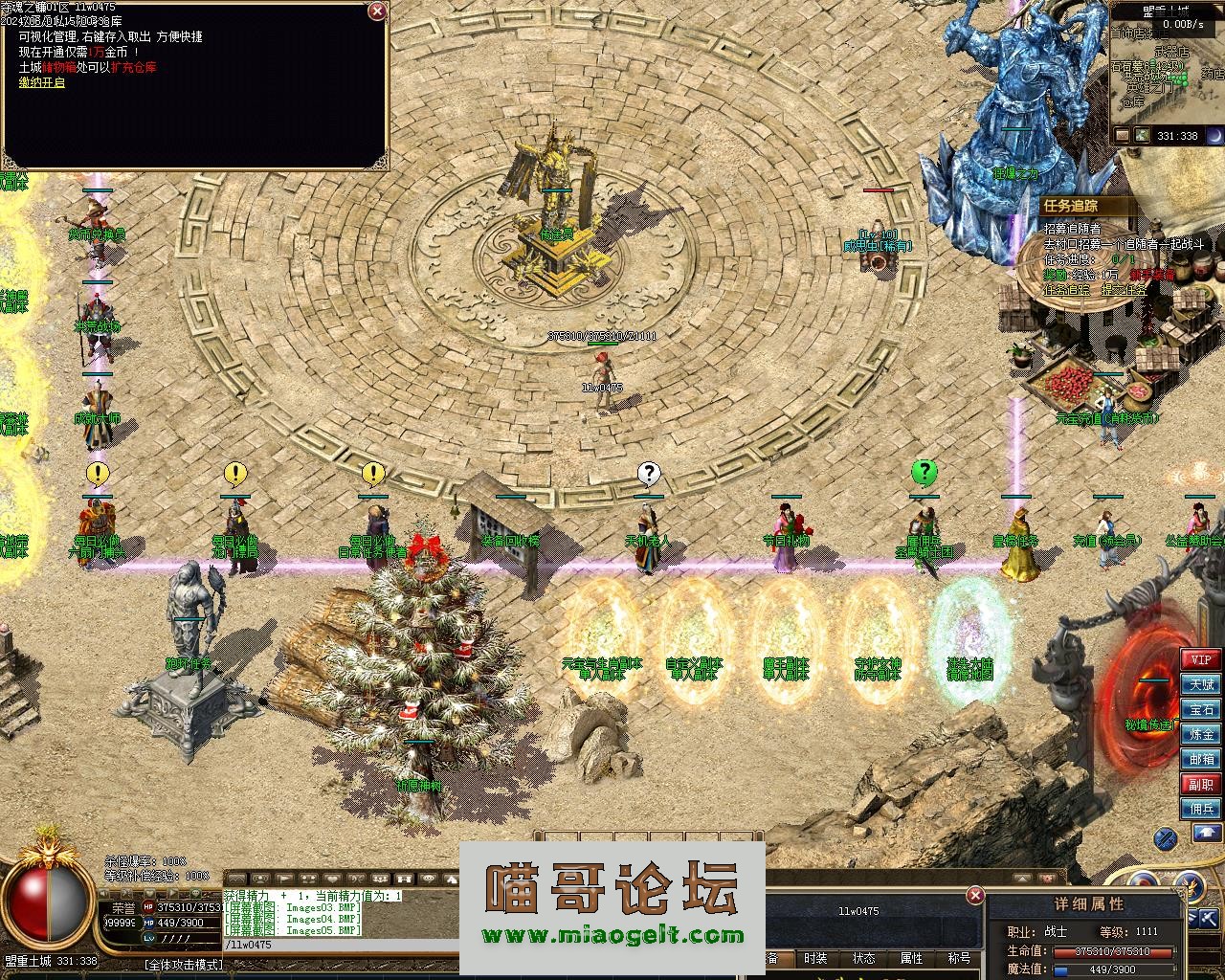Viewport: 1225px width, 980px height.
Task: Click the envelope icon under the minimap
Action: click(x=1122, y=136)
